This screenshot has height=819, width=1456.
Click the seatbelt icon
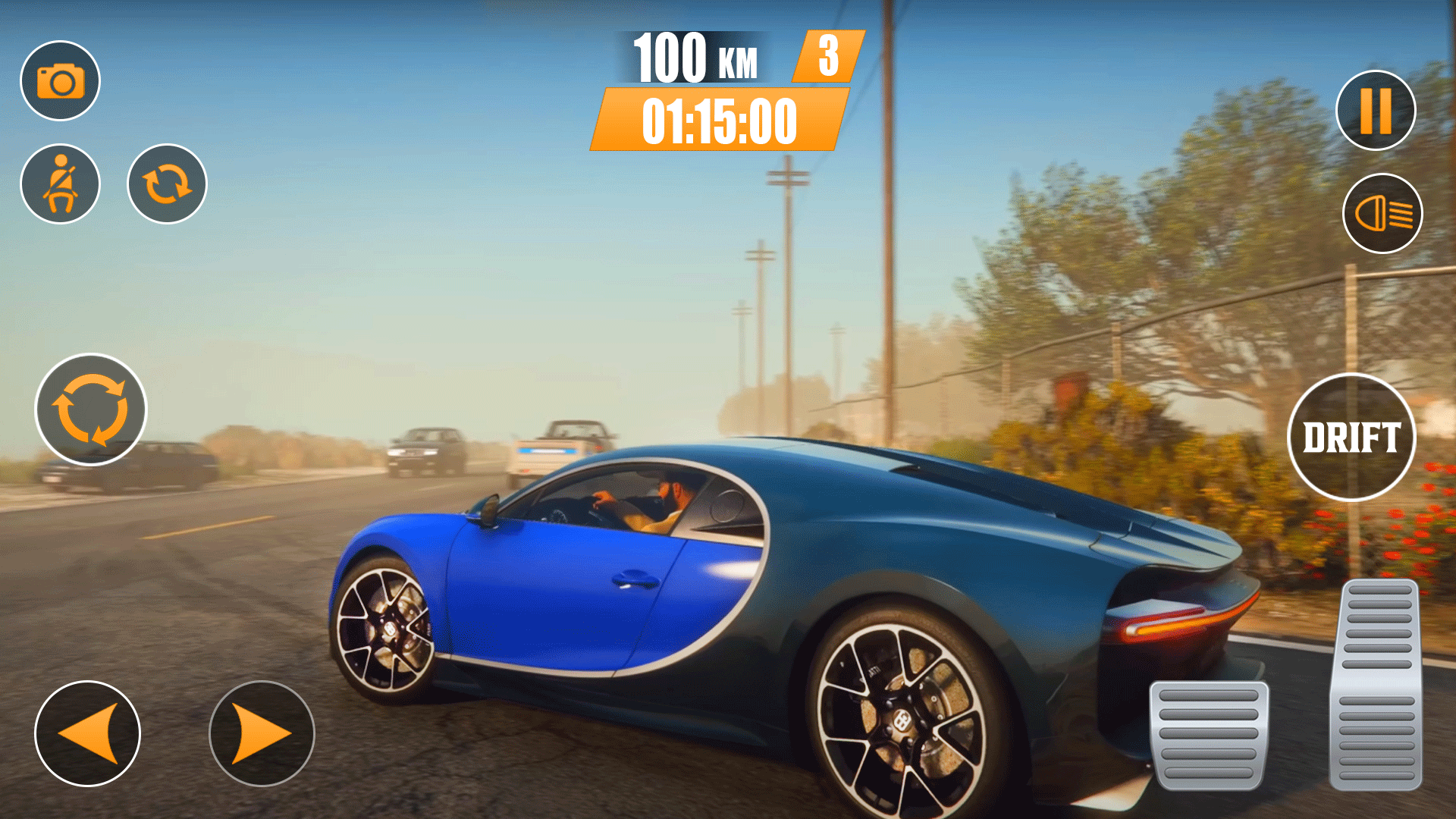61,184
